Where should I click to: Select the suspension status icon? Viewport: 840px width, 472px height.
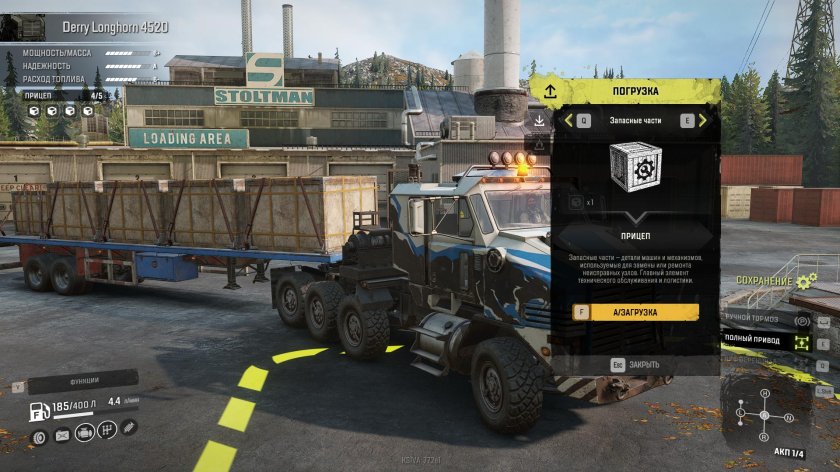pos(129,428)
